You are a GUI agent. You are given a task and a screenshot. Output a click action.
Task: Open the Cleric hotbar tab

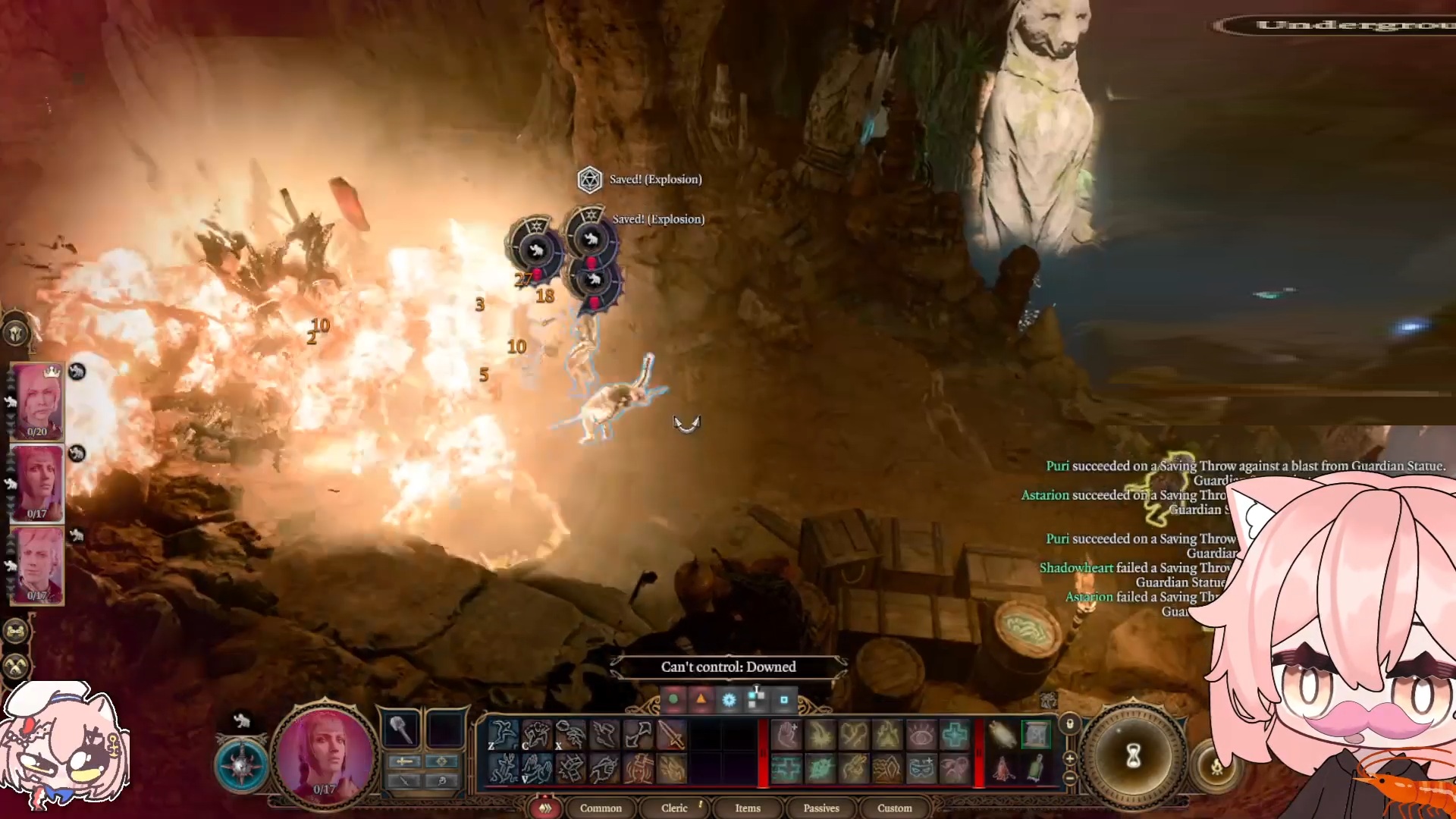pos(674,808)
